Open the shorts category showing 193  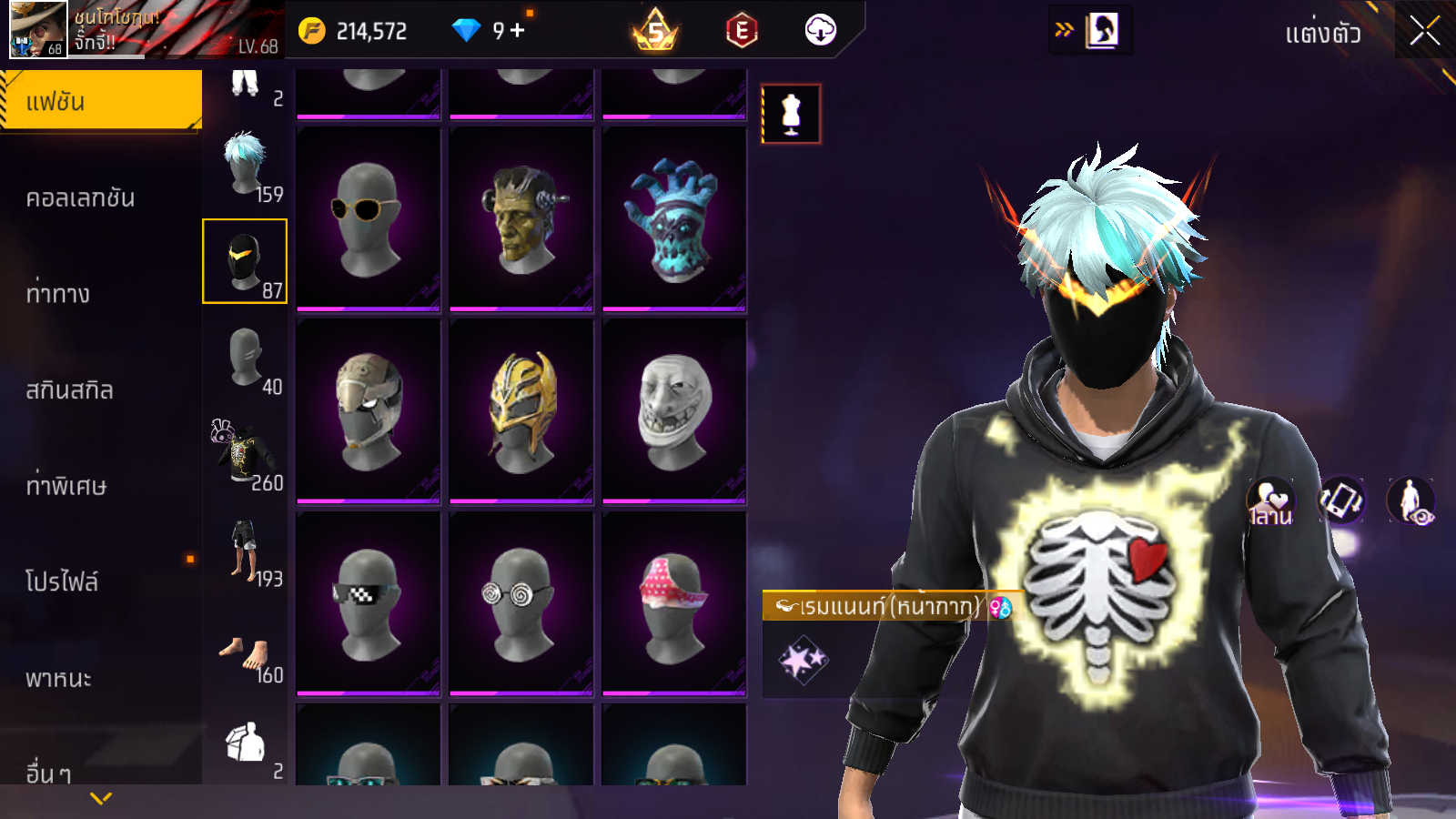pos(244,551)
